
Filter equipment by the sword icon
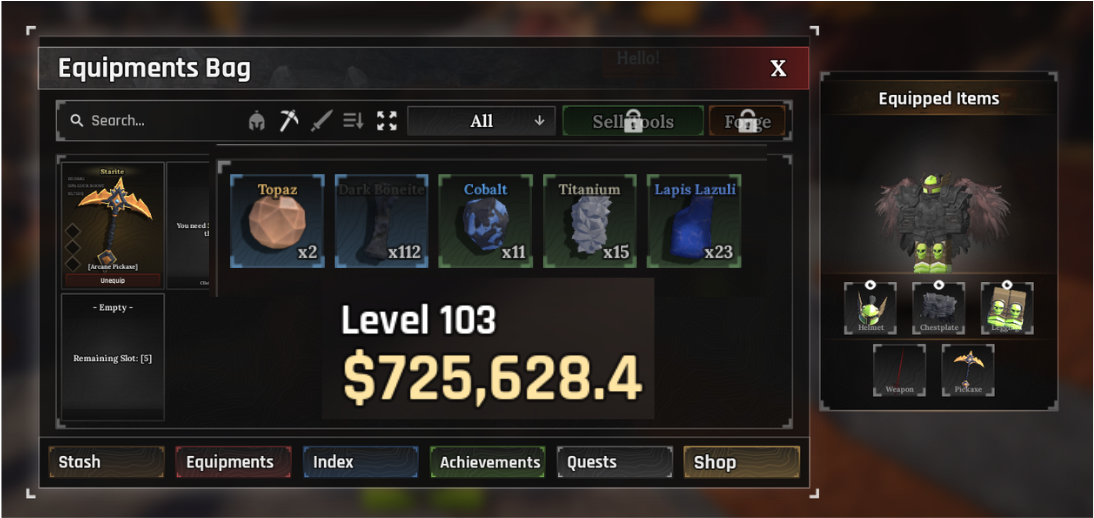[x=321, y=121]
